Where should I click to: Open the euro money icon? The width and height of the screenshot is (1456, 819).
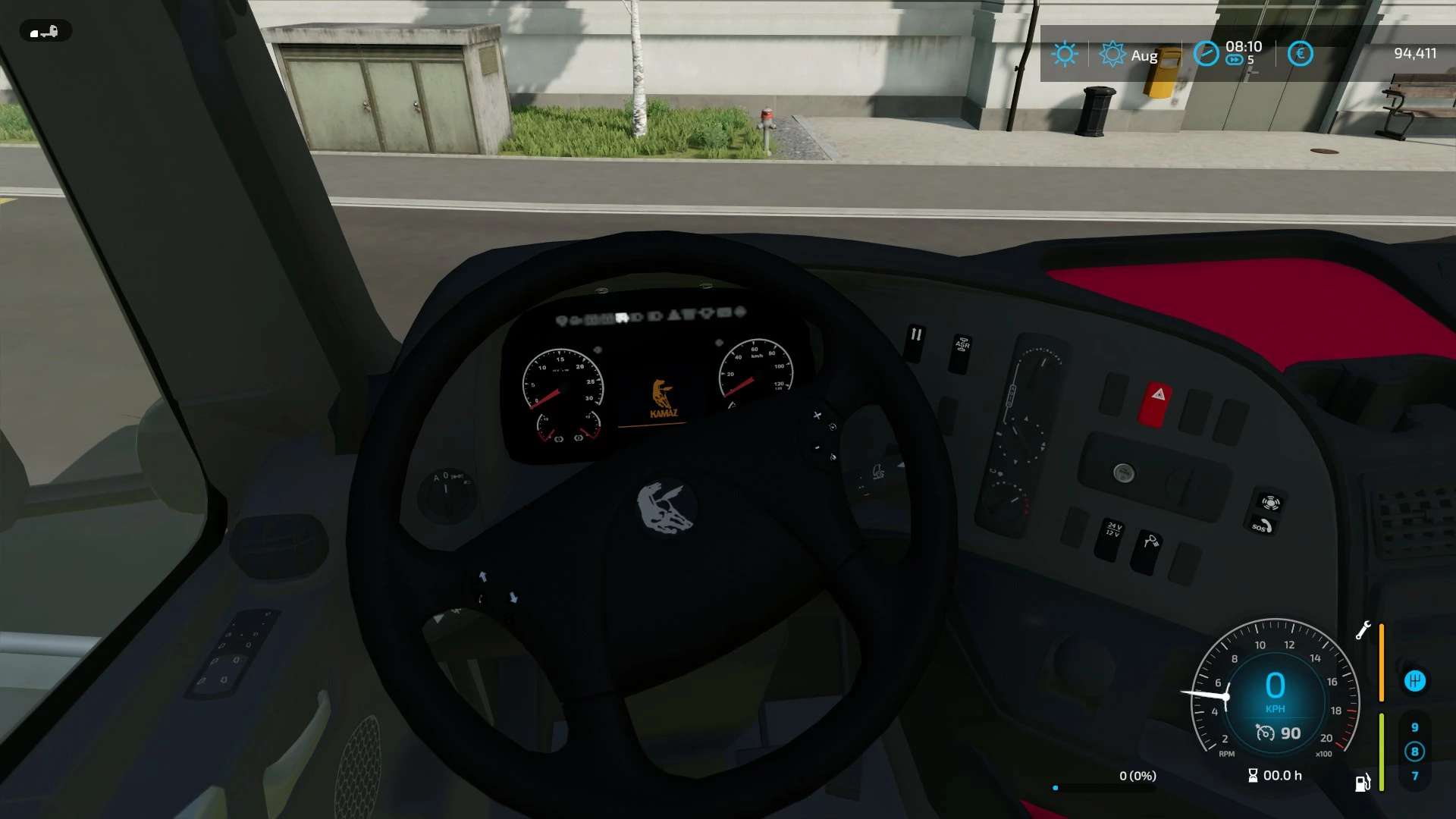[x=1300, y=54]
